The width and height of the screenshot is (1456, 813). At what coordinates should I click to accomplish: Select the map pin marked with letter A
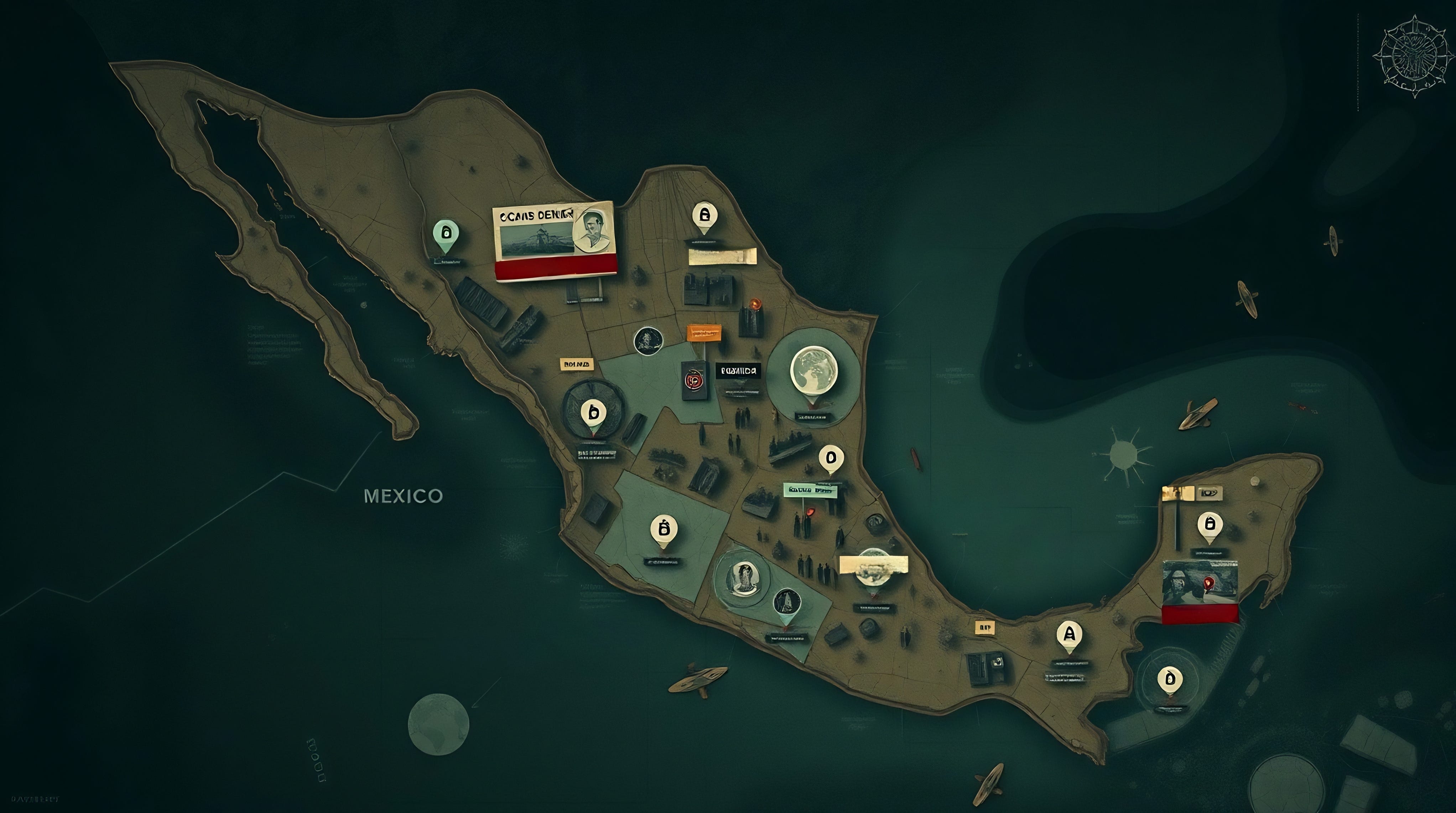pos(1069,635)
